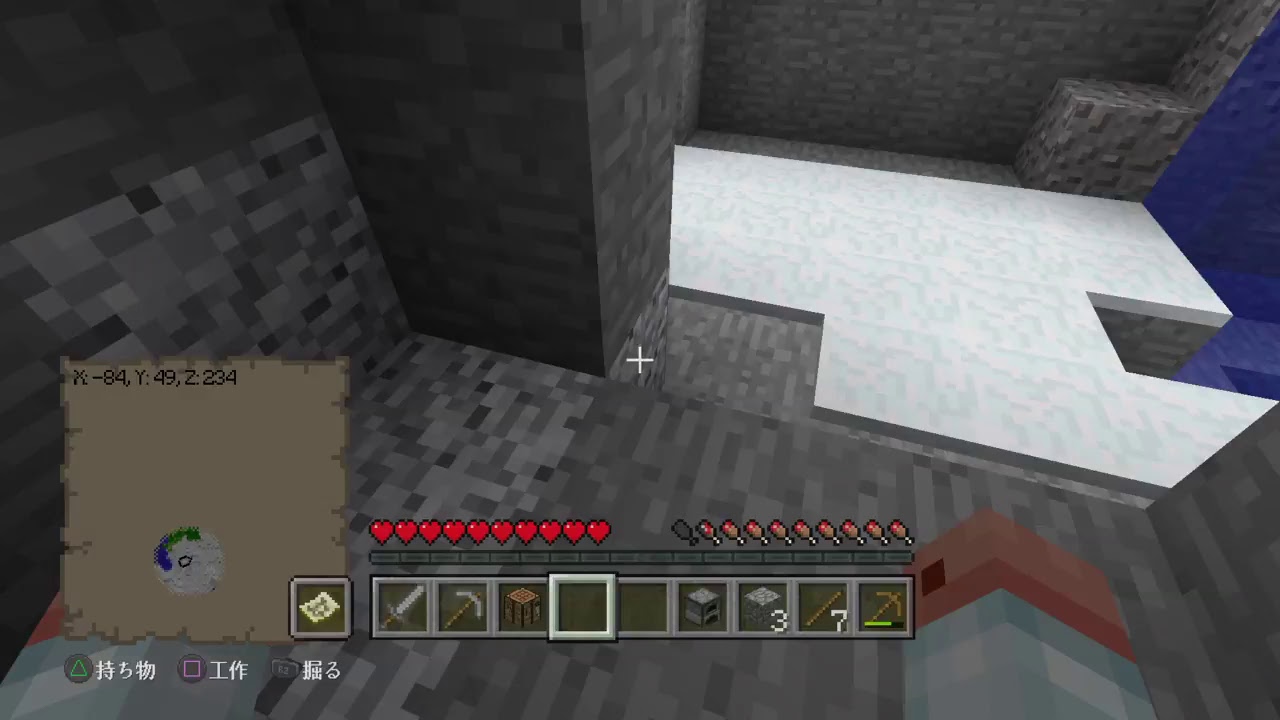This screenshot has width=1280, height=720.
Task: Click the leftmost heart in the health bar
Action: pyautogui.click(x=383, y=532)
